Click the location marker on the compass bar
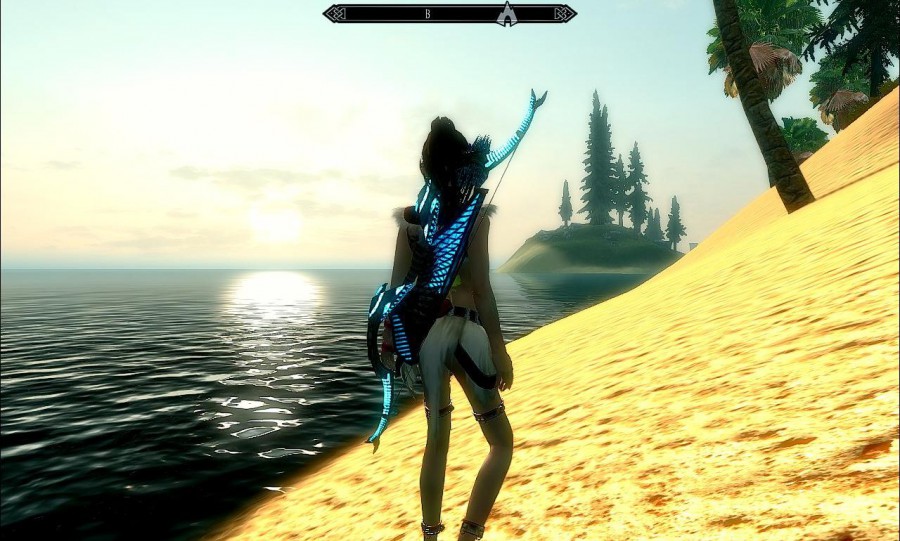This screenshot has height=541, width=900. [506, 14]
